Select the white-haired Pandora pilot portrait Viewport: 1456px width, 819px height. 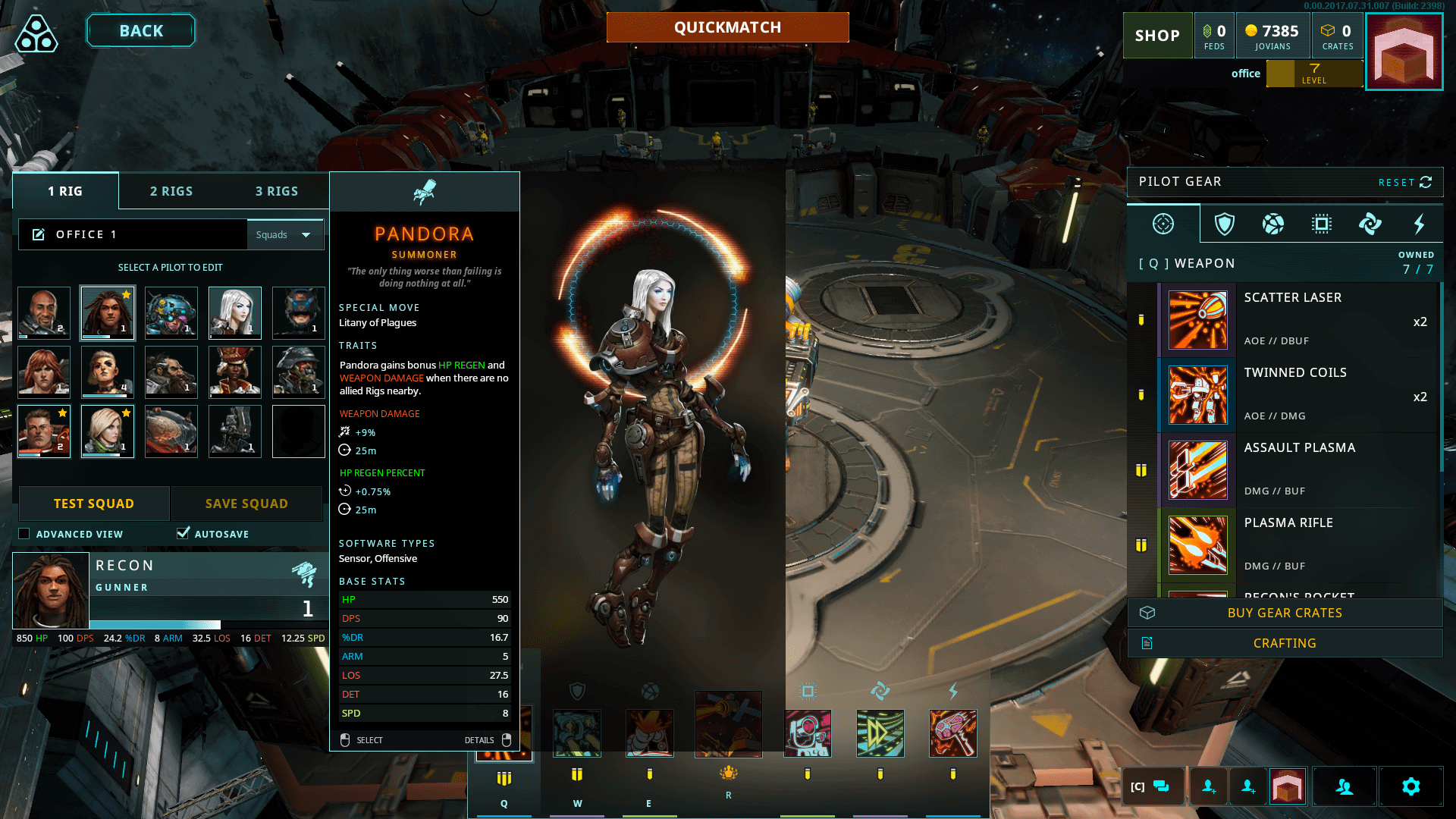pos(235,312)
